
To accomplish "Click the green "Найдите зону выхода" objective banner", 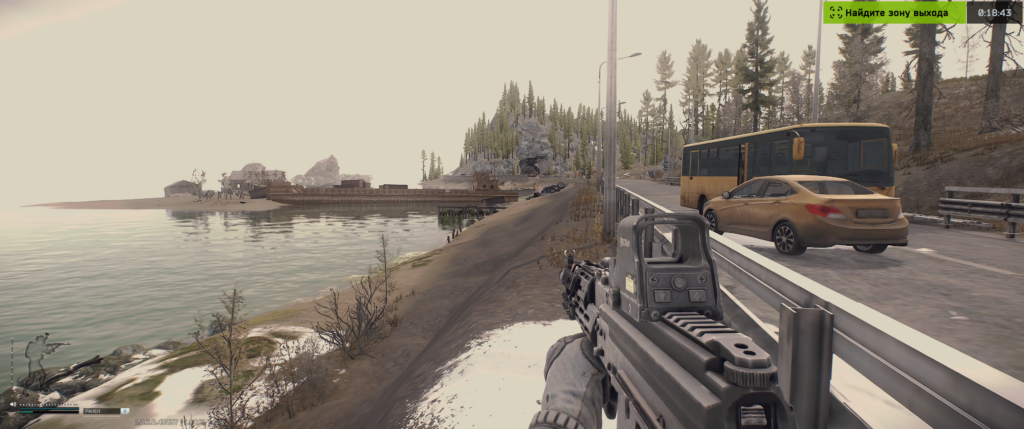I will pos(894,12).
